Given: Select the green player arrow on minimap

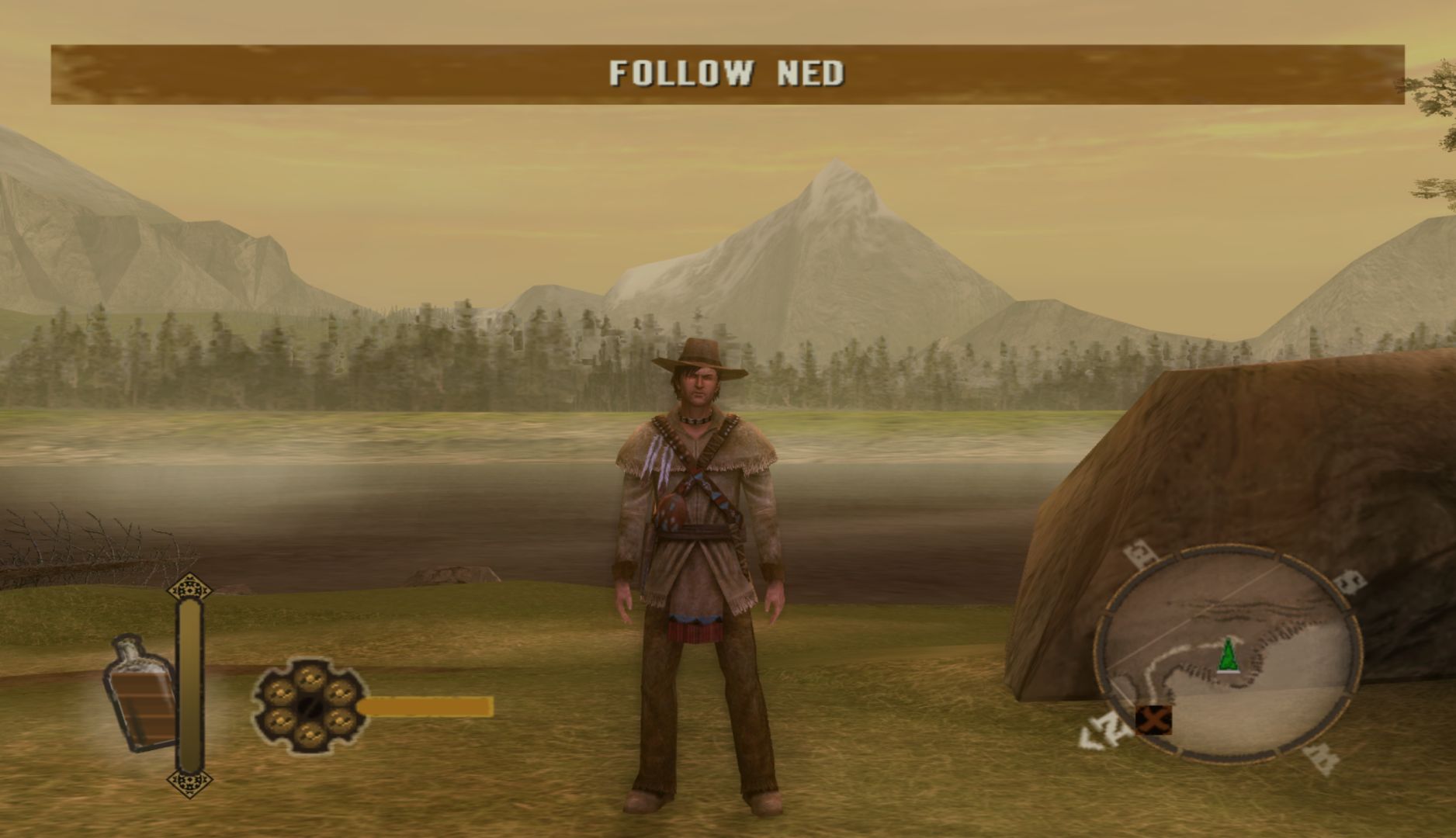Looking at the screenshot, I should pyautogui.click(x=1228, y=656).
